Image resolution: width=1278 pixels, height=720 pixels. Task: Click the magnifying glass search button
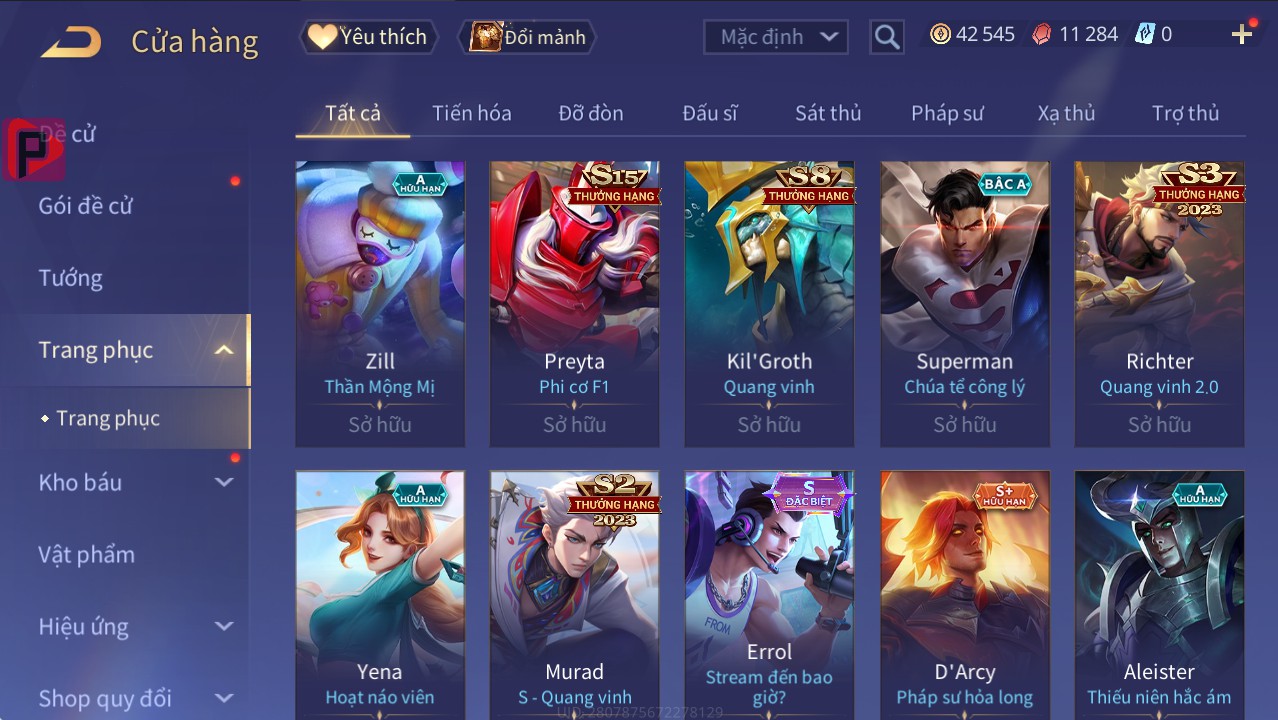[x=886, y=37]
